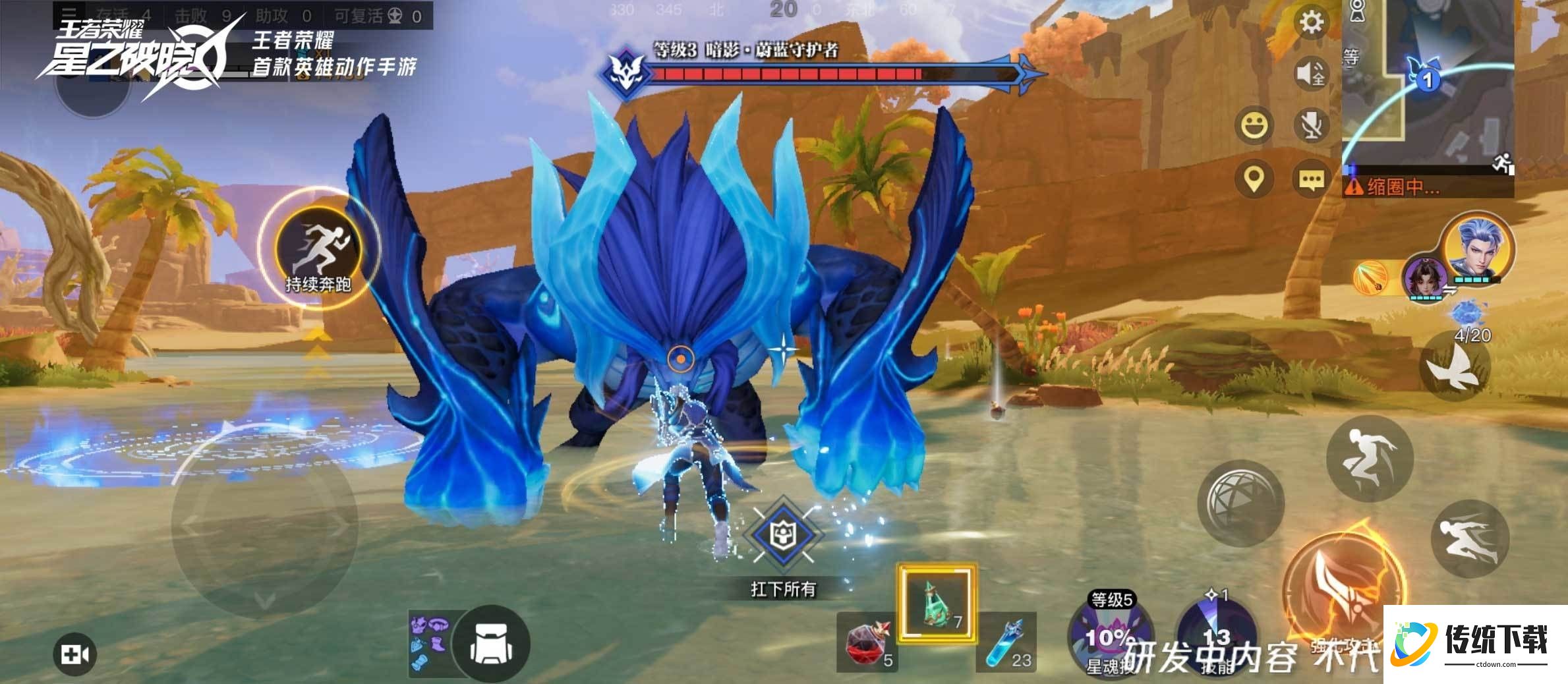Open the purple equipment gear panel
The image size is (1568, 684).
429,642
